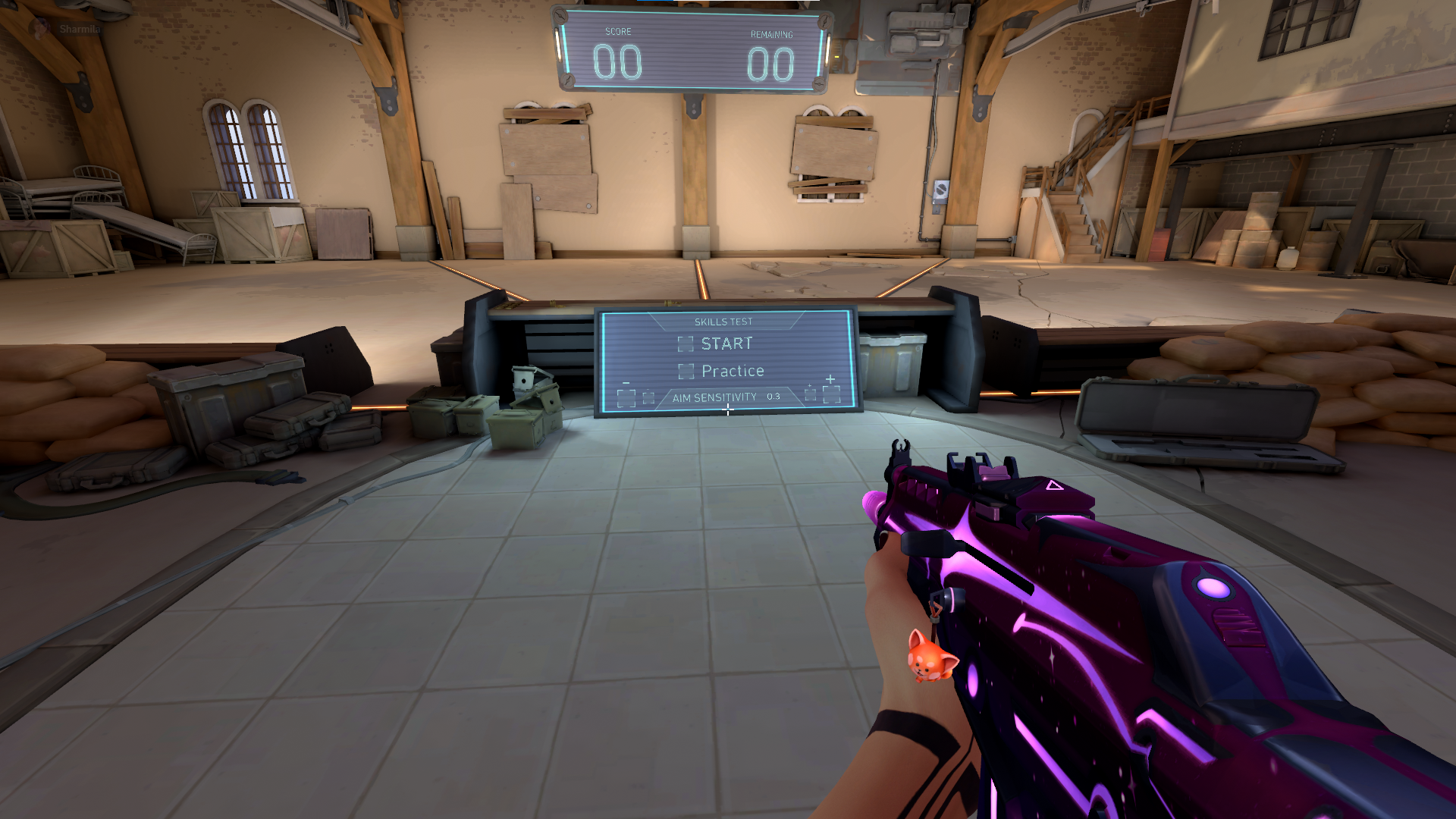Image resolution: width=1456 pixels, height=819 pixels.
Task: Click the Sharmila name text top-left
Action: (x=78, y=30)
